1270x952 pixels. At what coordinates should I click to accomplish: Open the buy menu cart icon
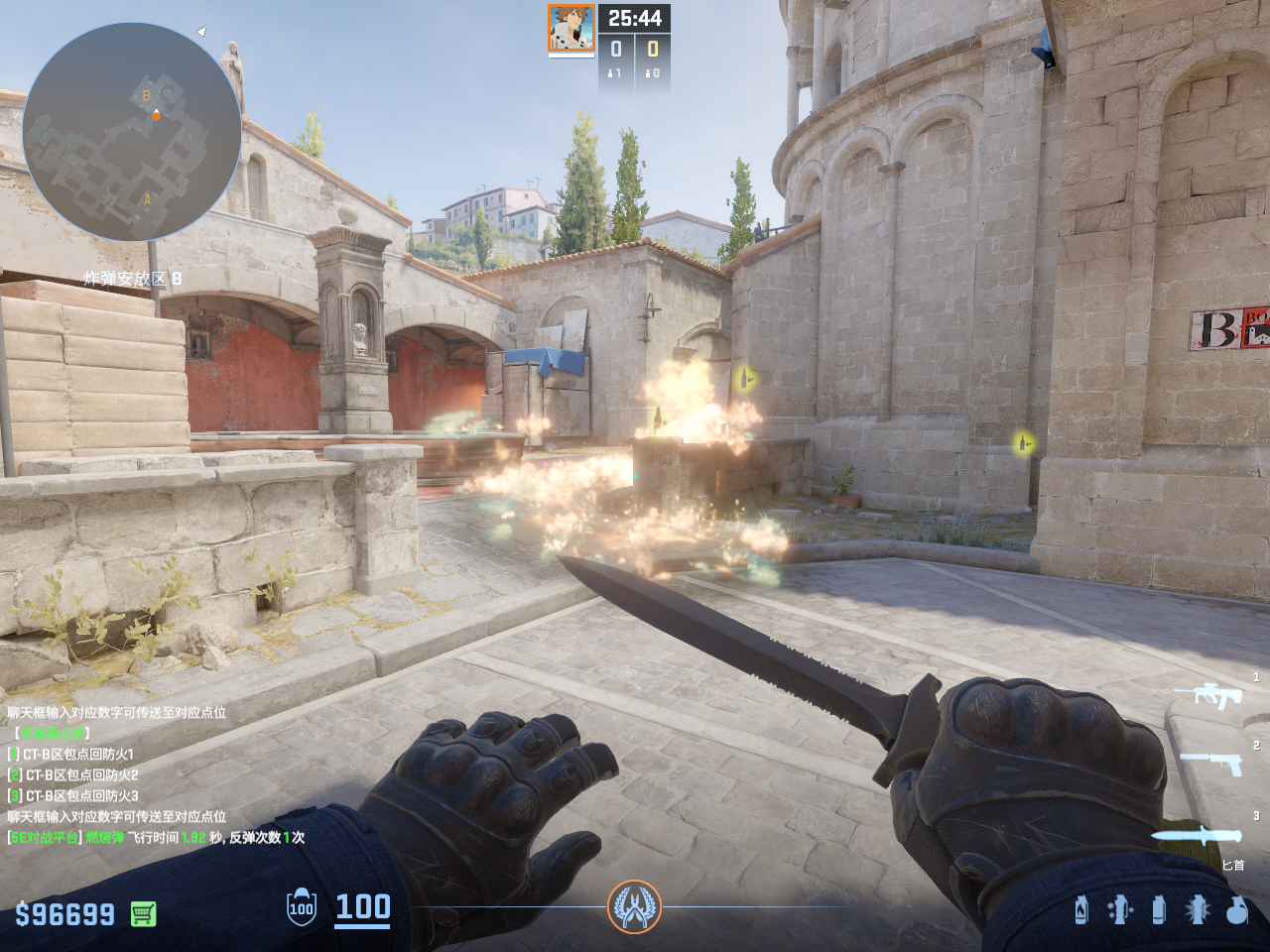(x=144, y=913)
